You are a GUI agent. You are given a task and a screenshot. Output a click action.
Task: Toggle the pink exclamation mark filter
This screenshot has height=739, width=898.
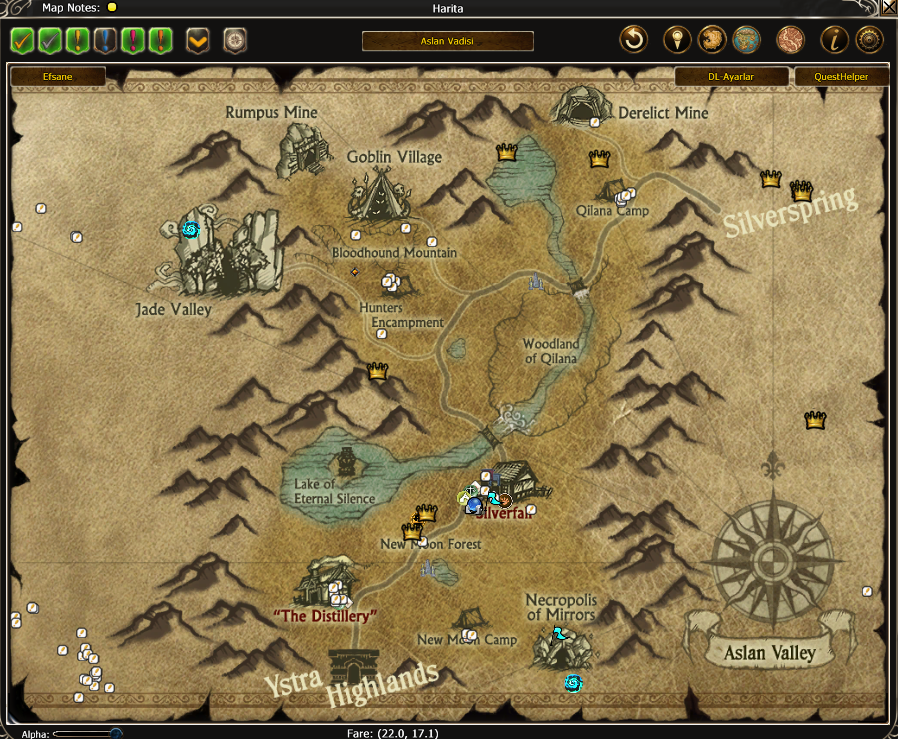[x=133, y=41]
